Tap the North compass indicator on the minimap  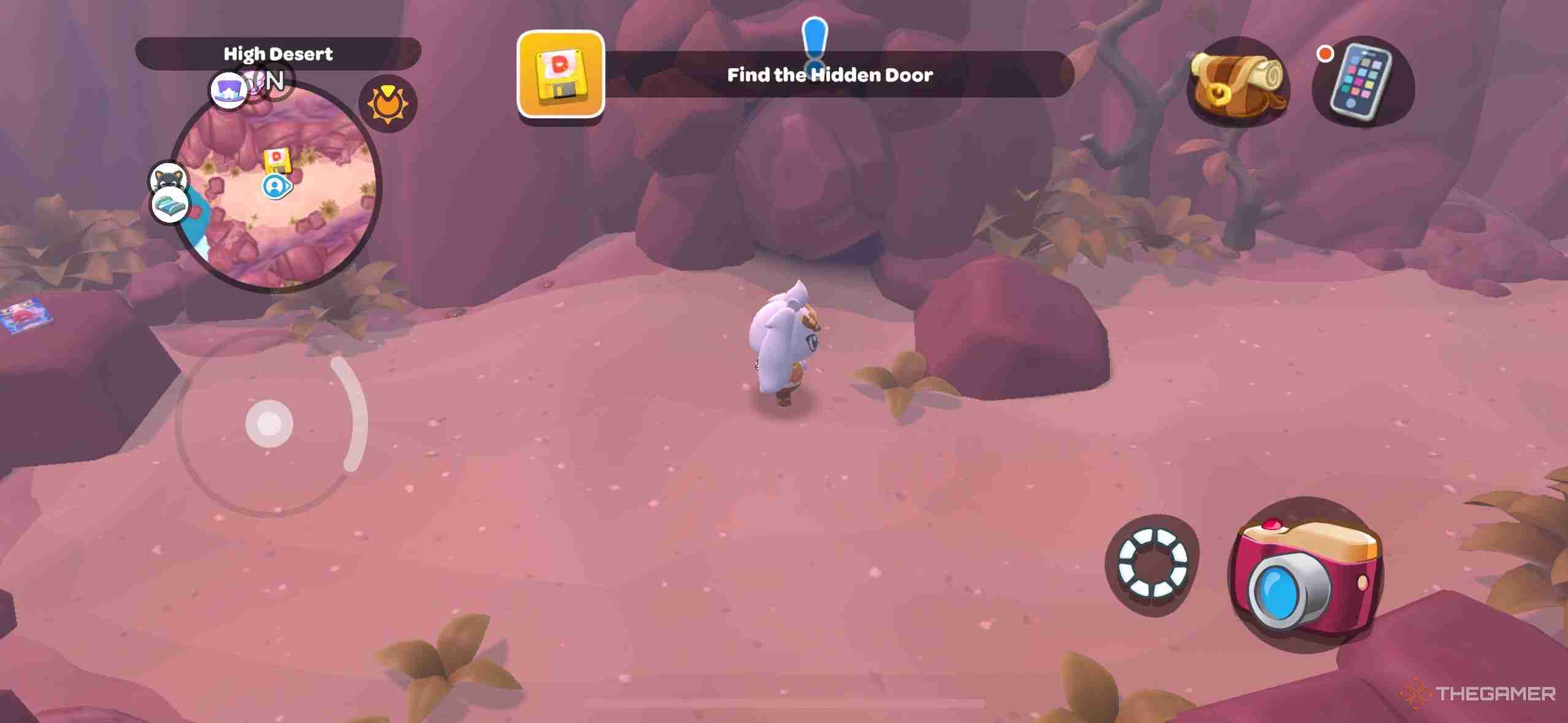pyautogui.click(x=275, y=80)
